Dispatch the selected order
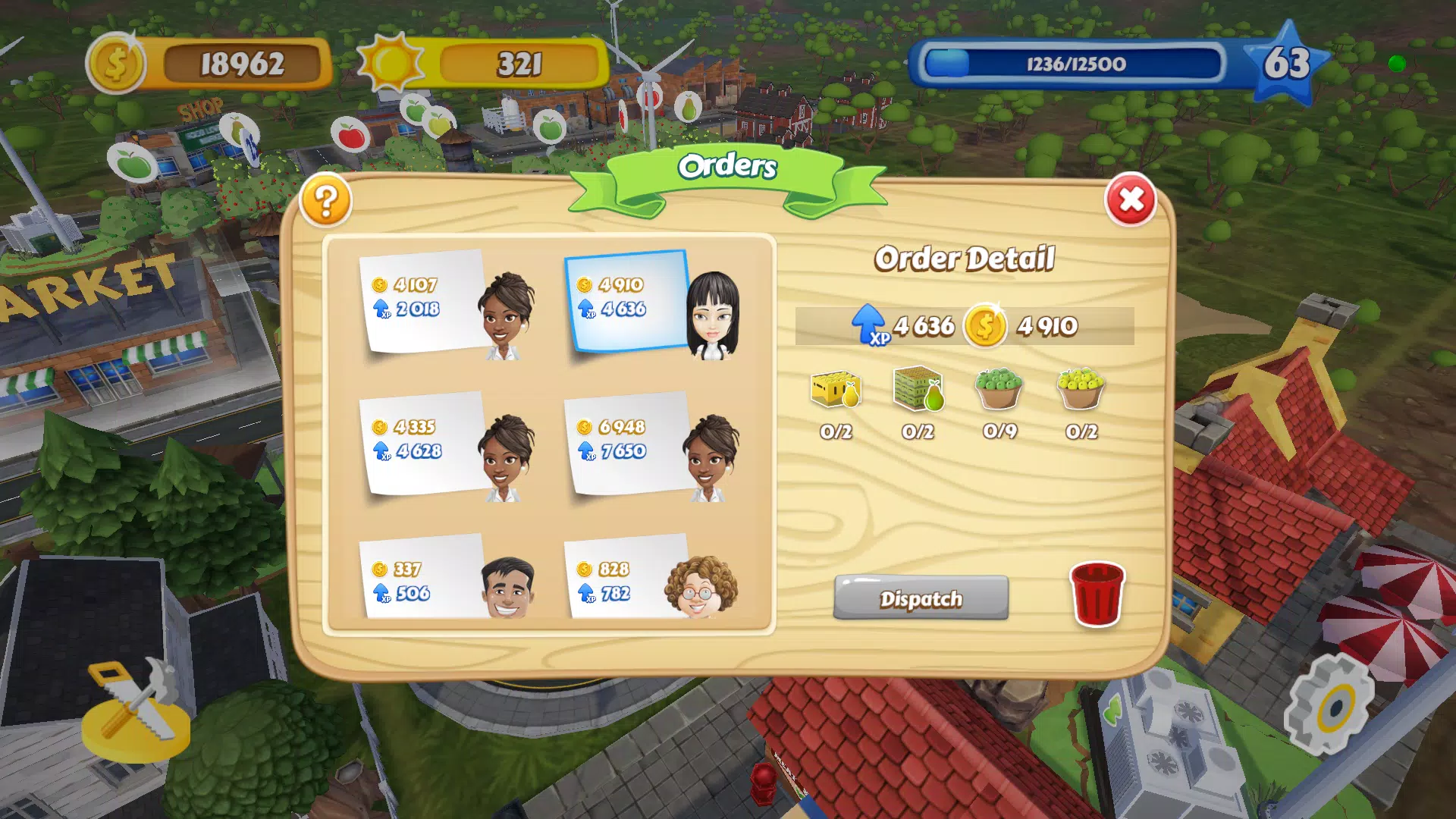1456x819 pixels. (921, 598)
